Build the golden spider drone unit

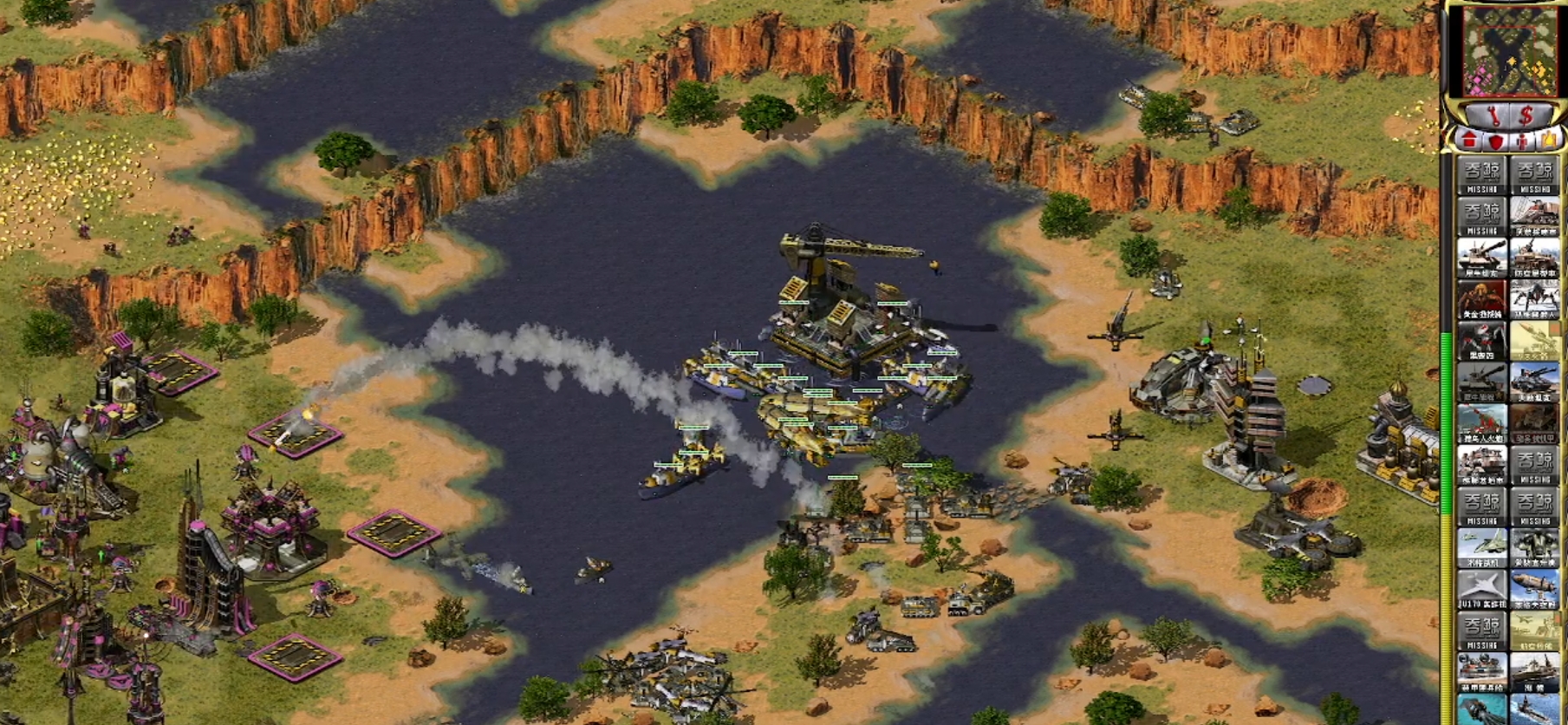1481,299
